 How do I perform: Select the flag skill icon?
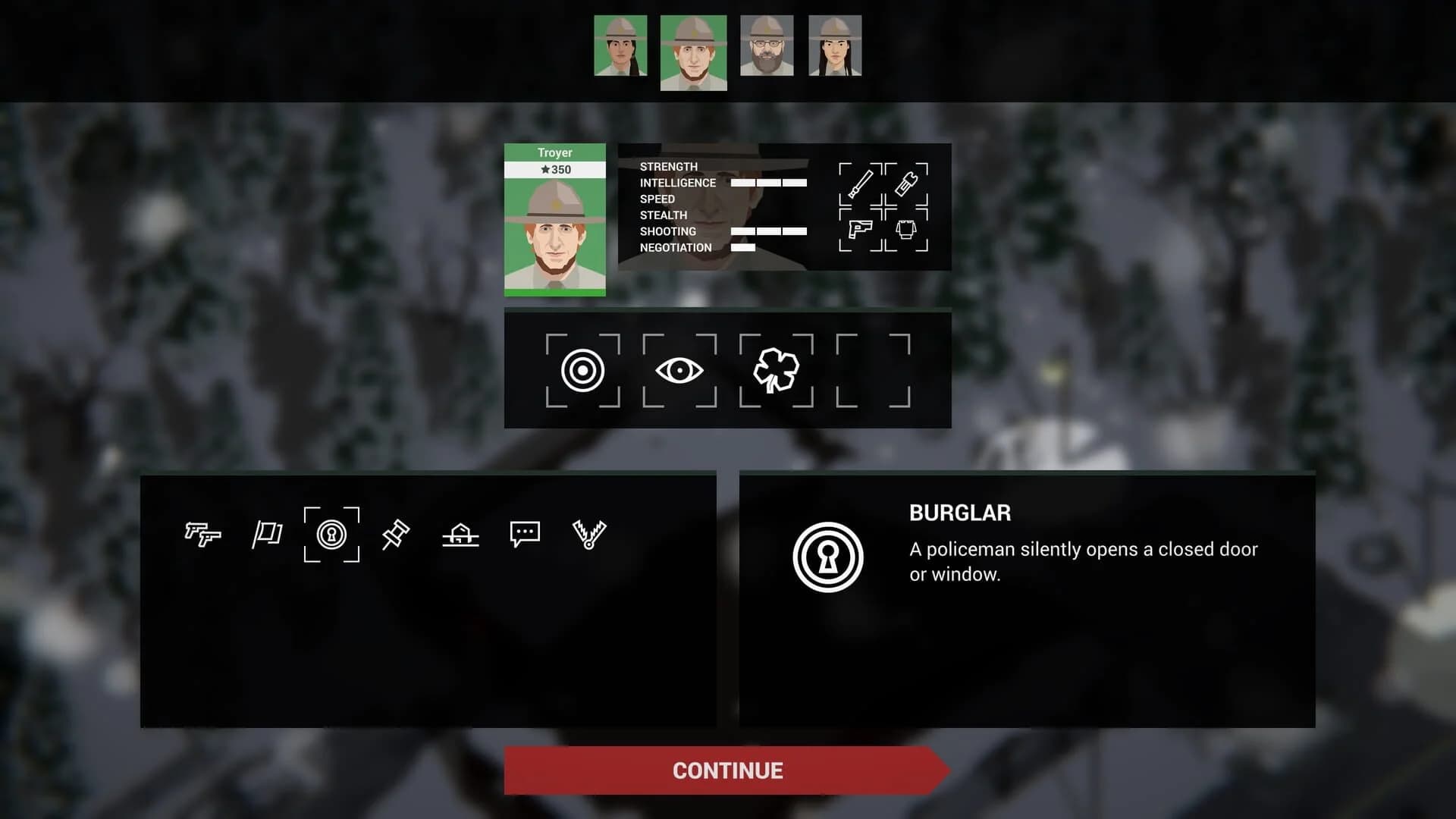[268, 535]
